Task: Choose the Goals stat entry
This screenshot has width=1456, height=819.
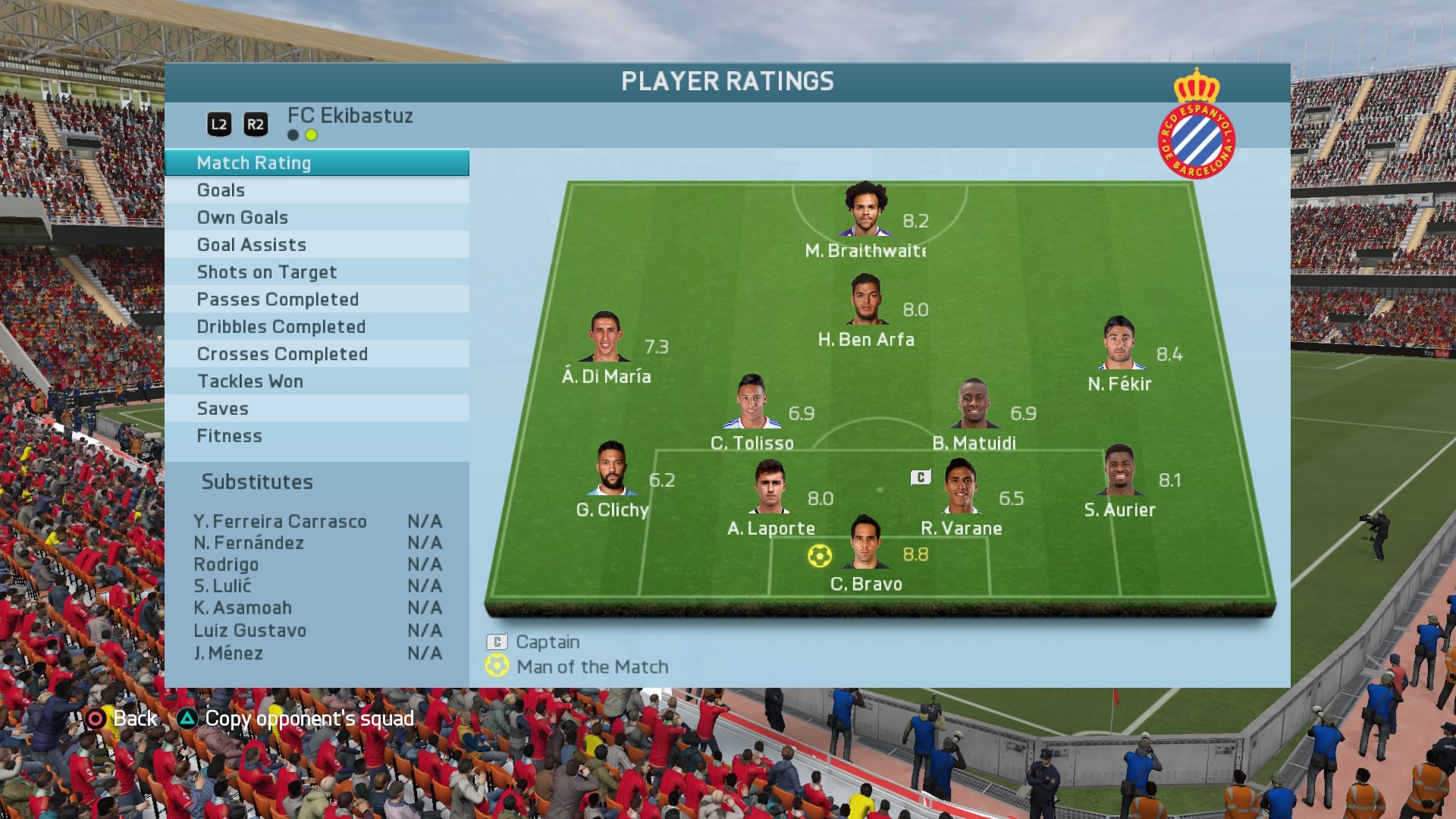Action: (316, 190)
